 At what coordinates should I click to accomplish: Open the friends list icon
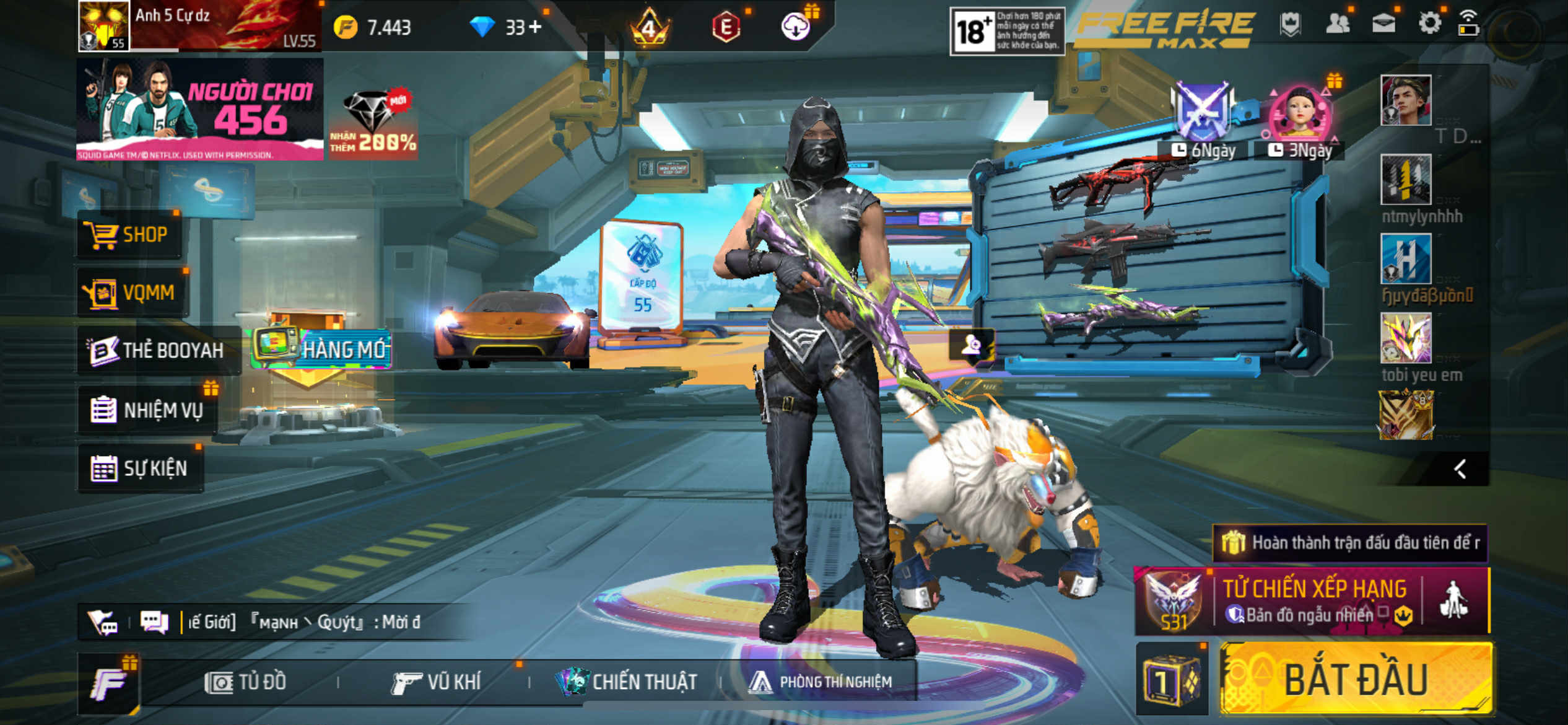(1338, 24)
